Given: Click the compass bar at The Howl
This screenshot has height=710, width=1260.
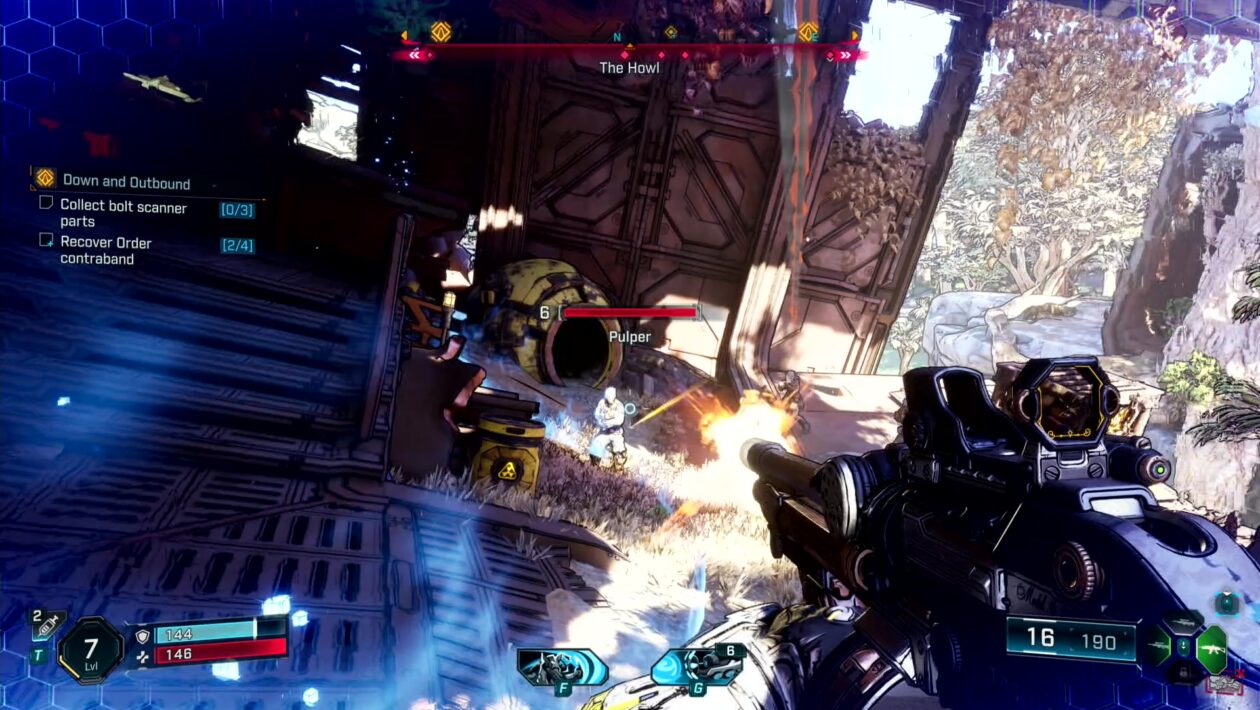Looking at the screenshot, I should (x=629, y=51).
